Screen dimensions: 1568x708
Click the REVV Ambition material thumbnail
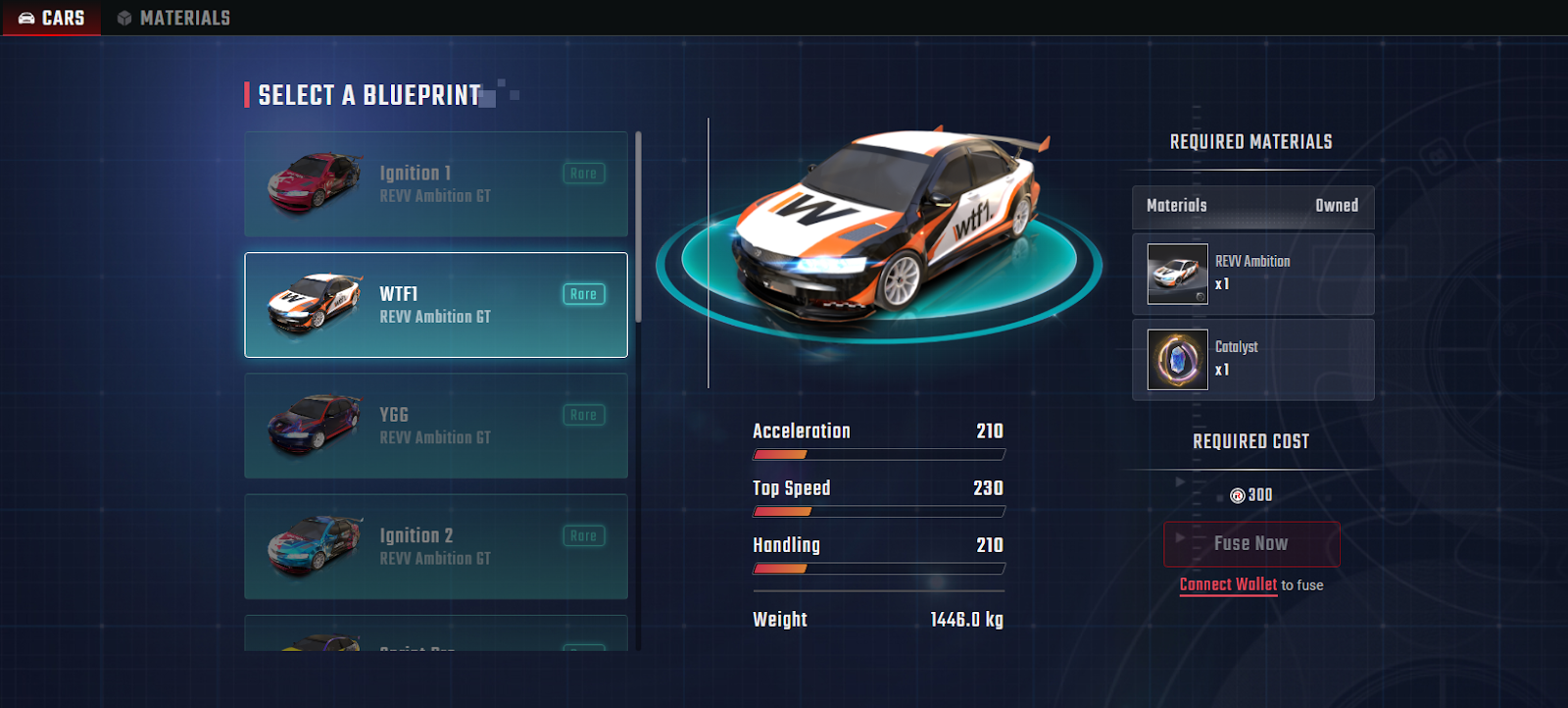pyautogui.click(x=1178, y=274)
